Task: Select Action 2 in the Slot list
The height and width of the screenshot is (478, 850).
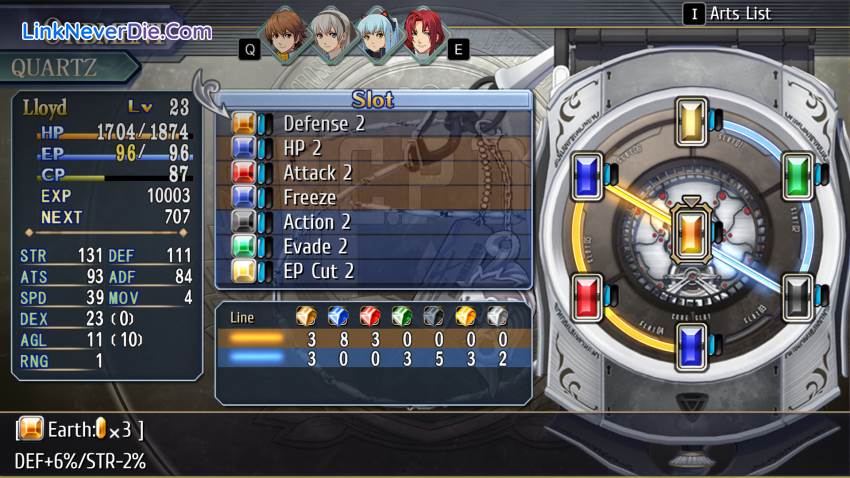Action: (x=372, y=222)
